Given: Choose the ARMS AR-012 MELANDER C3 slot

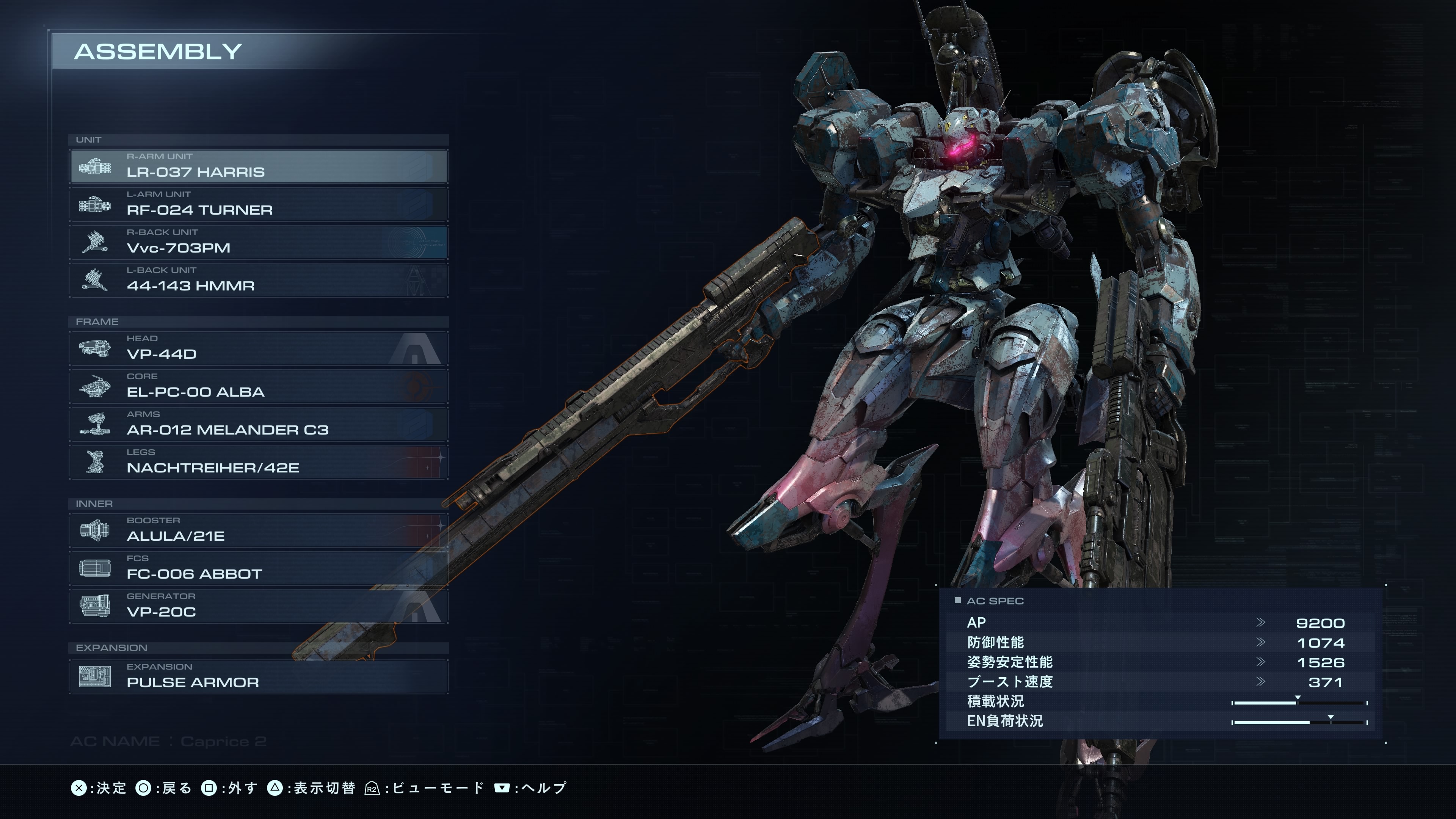Looking at the screenshot, I should click(259, 424).
